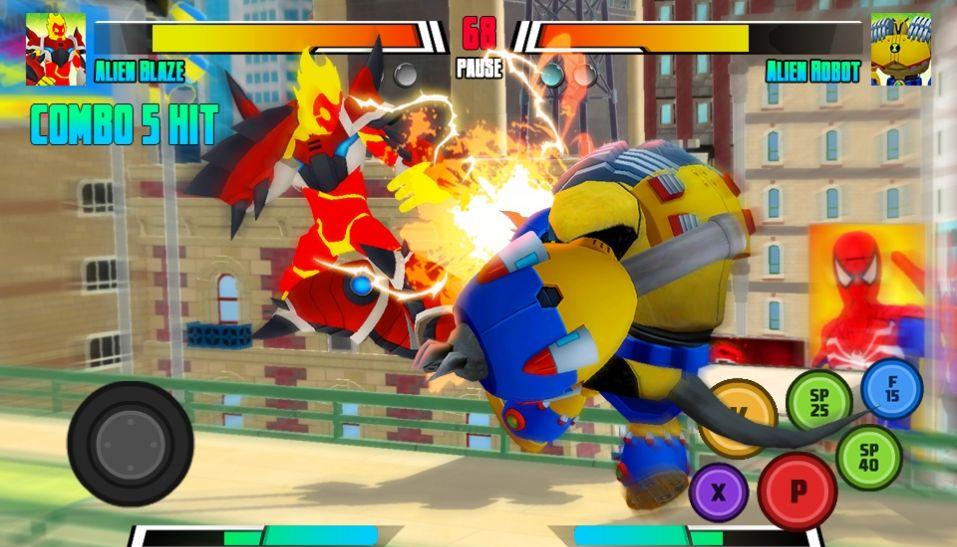Use the blue F 15 skill button
The image size is (957, 547).
(x=891, y=388)
